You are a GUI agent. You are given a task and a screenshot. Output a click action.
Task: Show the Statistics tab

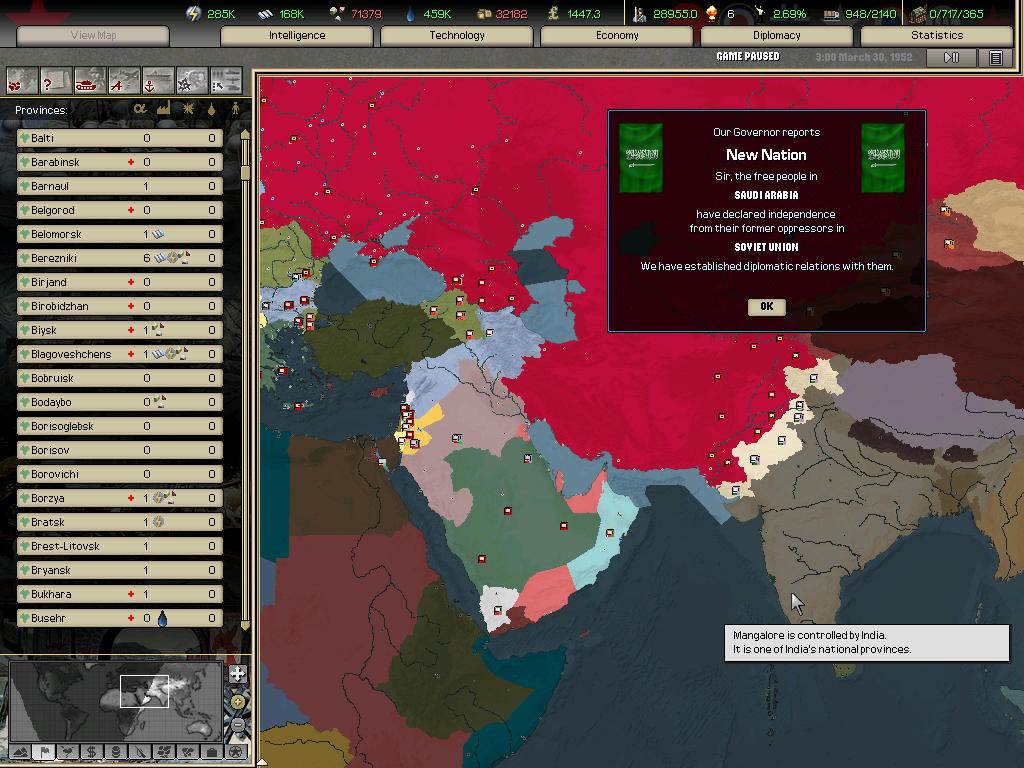pyautogui.click(x=937, y=36)
